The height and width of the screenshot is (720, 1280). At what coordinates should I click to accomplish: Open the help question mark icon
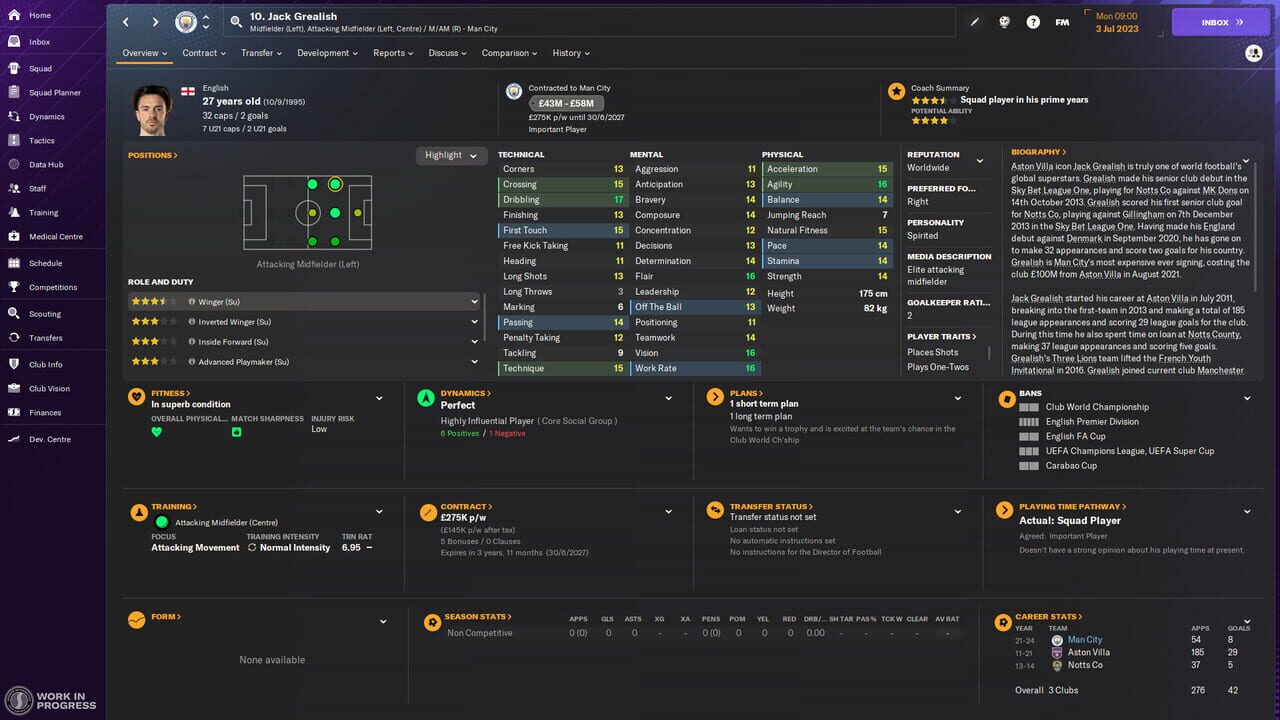tap(1033, 20)
